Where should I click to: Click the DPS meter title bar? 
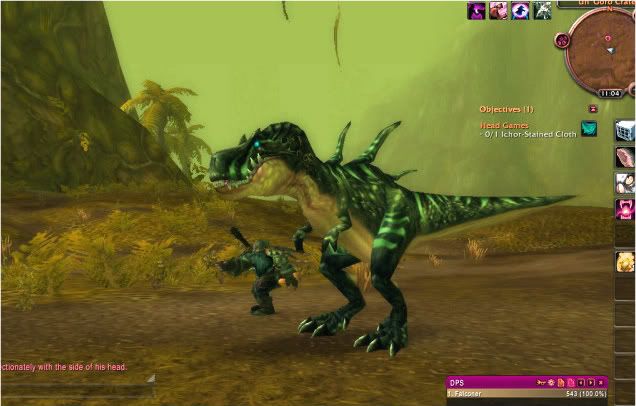[490, 382]
